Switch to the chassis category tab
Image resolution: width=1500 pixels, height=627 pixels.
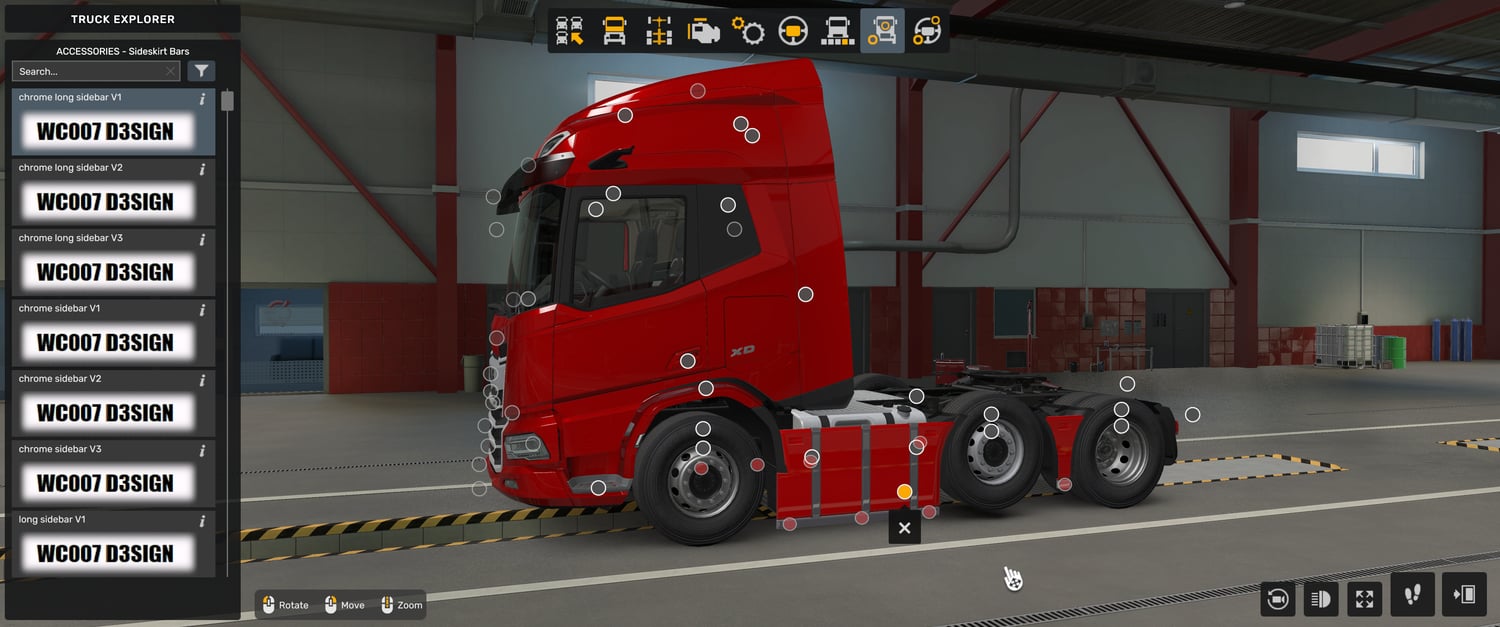659,31
